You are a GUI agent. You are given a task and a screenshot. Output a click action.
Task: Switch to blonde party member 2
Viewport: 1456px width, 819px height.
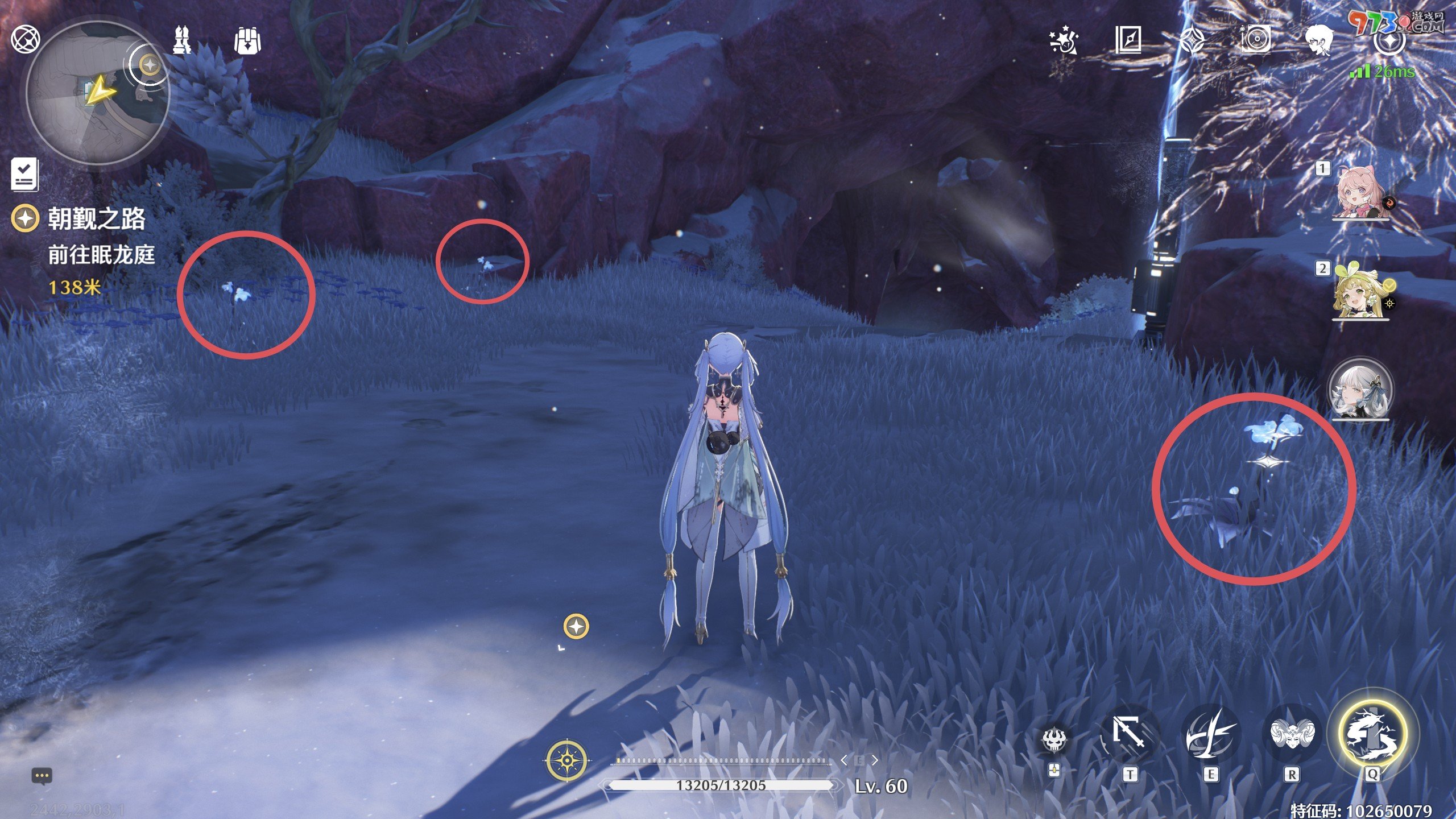[x=1359, y=293]
